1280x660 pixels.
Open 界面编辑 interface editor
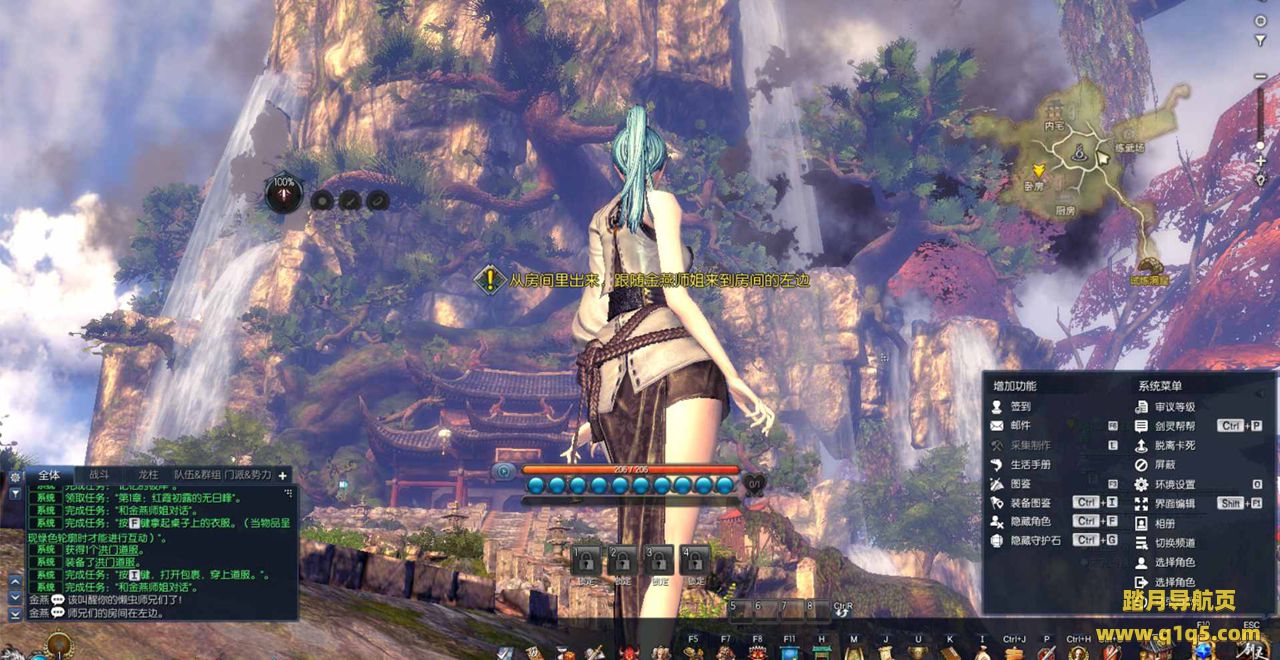point(1174,504)
